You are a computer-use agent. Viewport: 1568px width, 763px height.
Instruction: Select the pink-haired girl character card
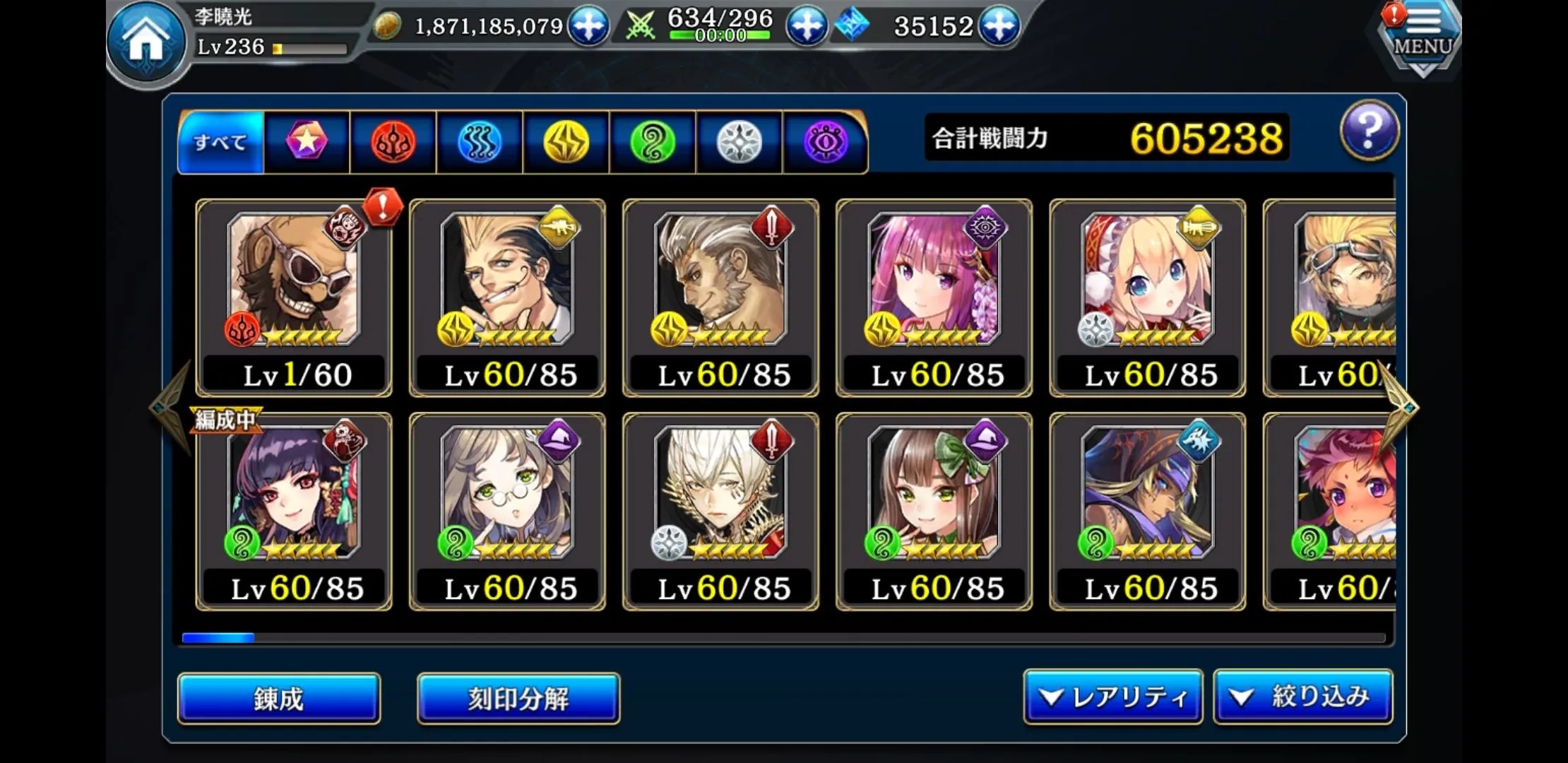click(934, 297)
